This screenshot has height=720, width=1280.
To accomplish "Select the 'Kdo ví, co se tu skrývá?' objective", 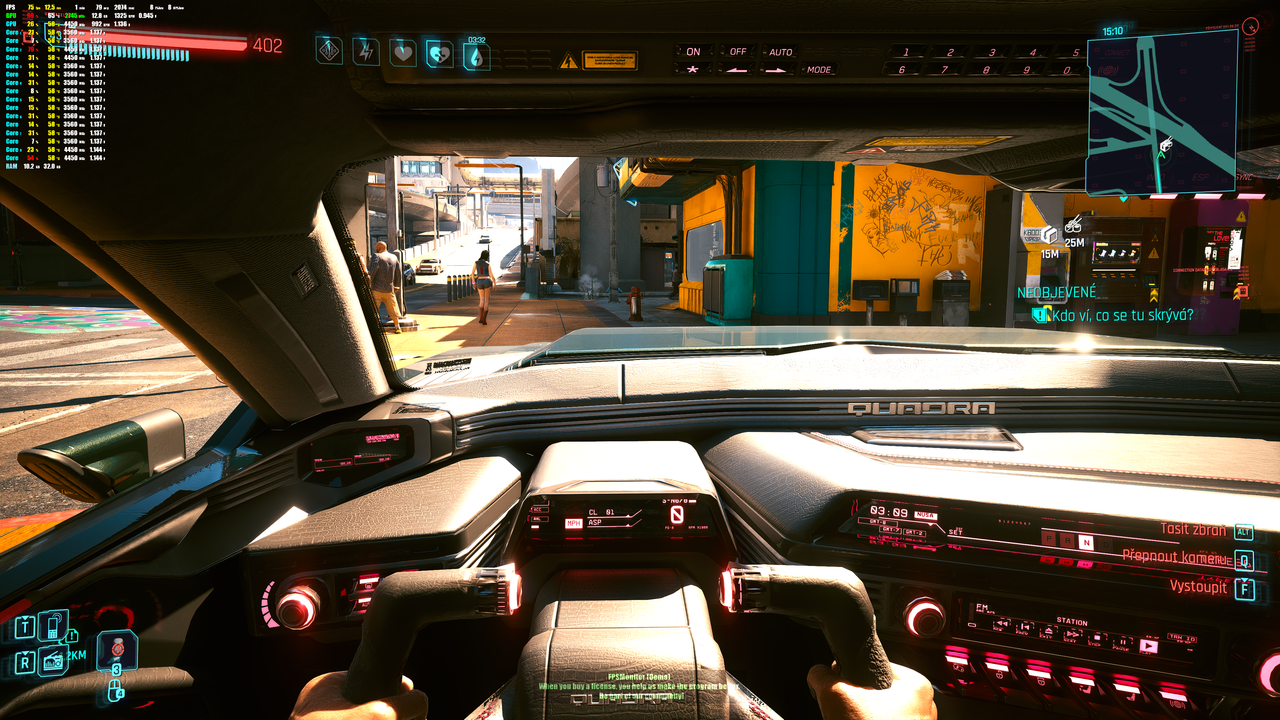I will pos(1124,315).
